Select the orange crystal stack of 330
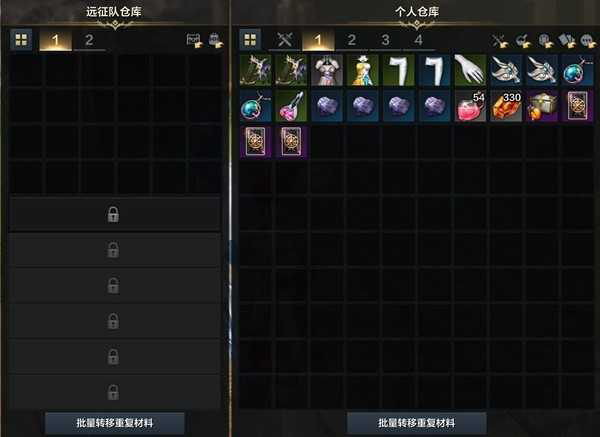Image resolution: width=600 pixels, height=437 pixels. coord(506,106)
